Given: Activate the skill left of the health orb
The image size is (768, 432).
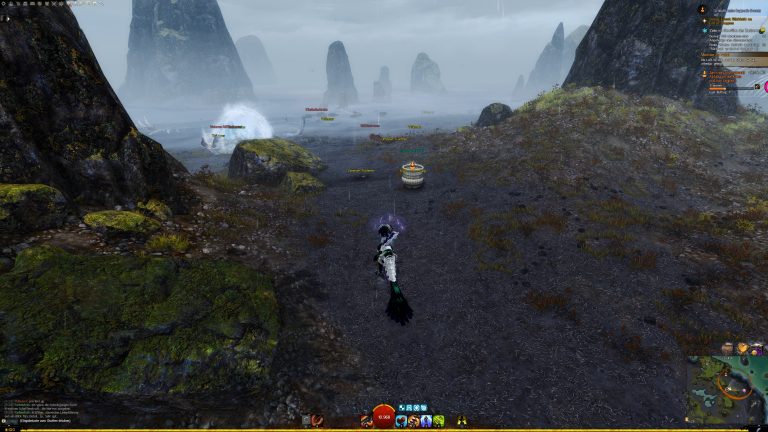Looking at the screenshot, I should (366, 421).
